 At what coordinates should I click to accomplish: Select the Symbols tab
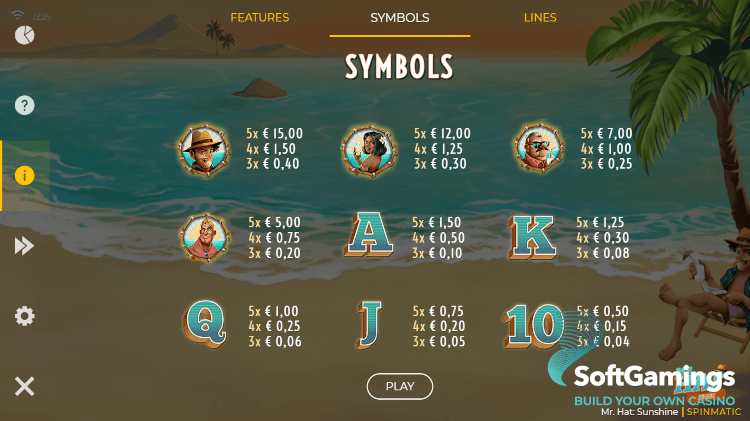click(x=400, y=18)
